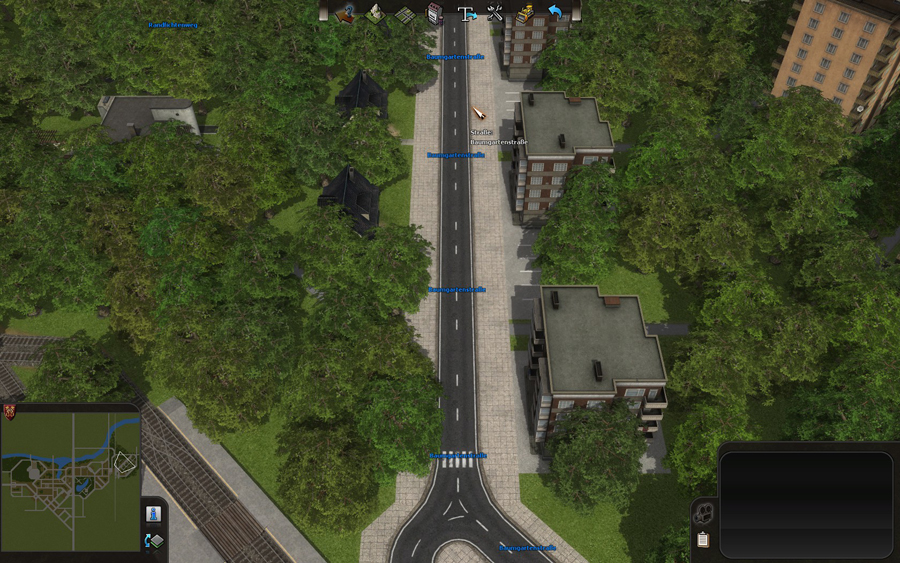
Task: Select the arrow with question mark tool
Action: tap(346, 14)
